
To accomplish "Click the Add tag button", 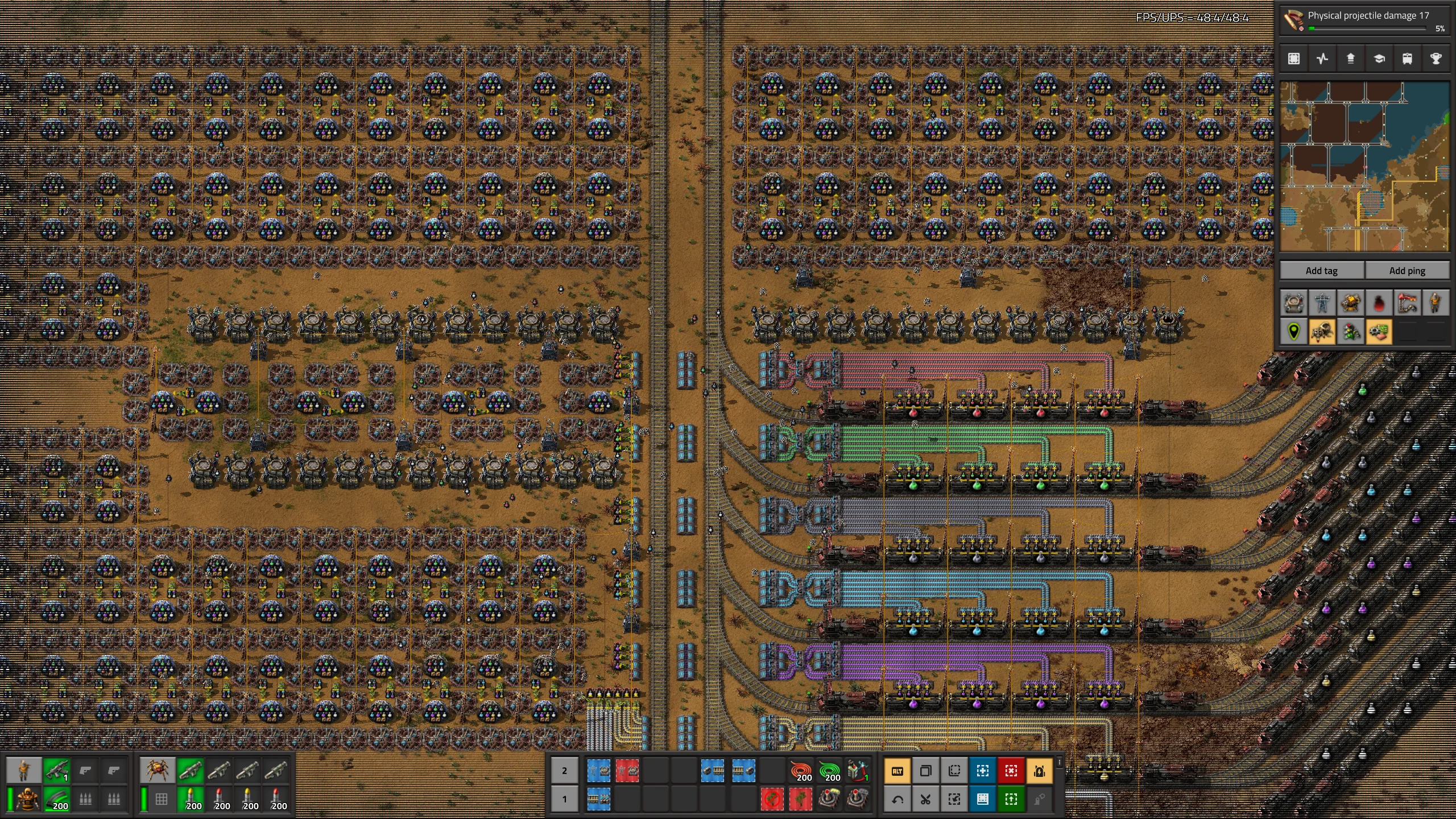I will pyautogui.click(x=1321, y=271).
